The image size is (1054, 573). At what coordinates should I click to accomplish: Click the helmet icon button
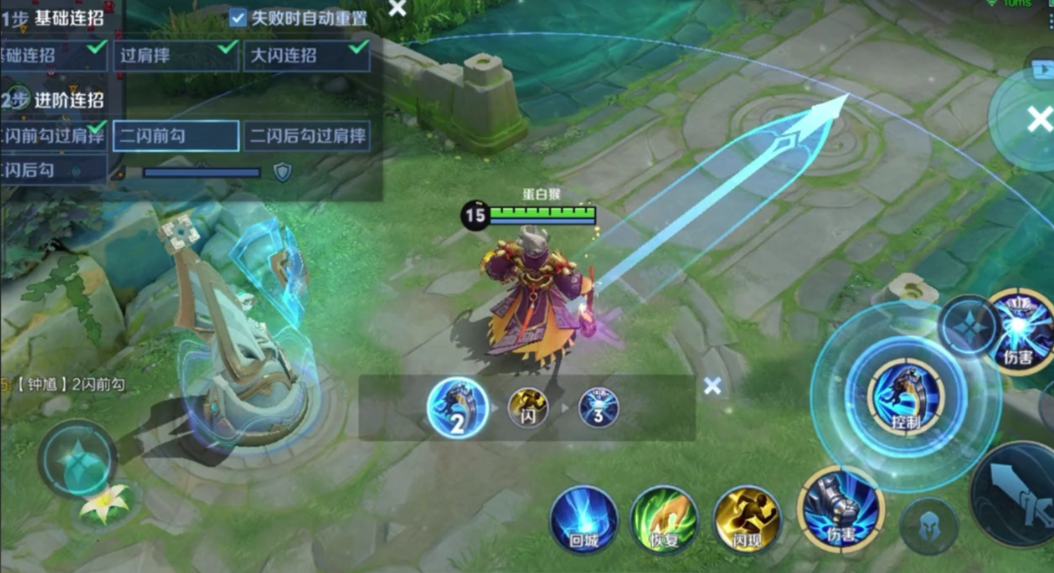927,525
